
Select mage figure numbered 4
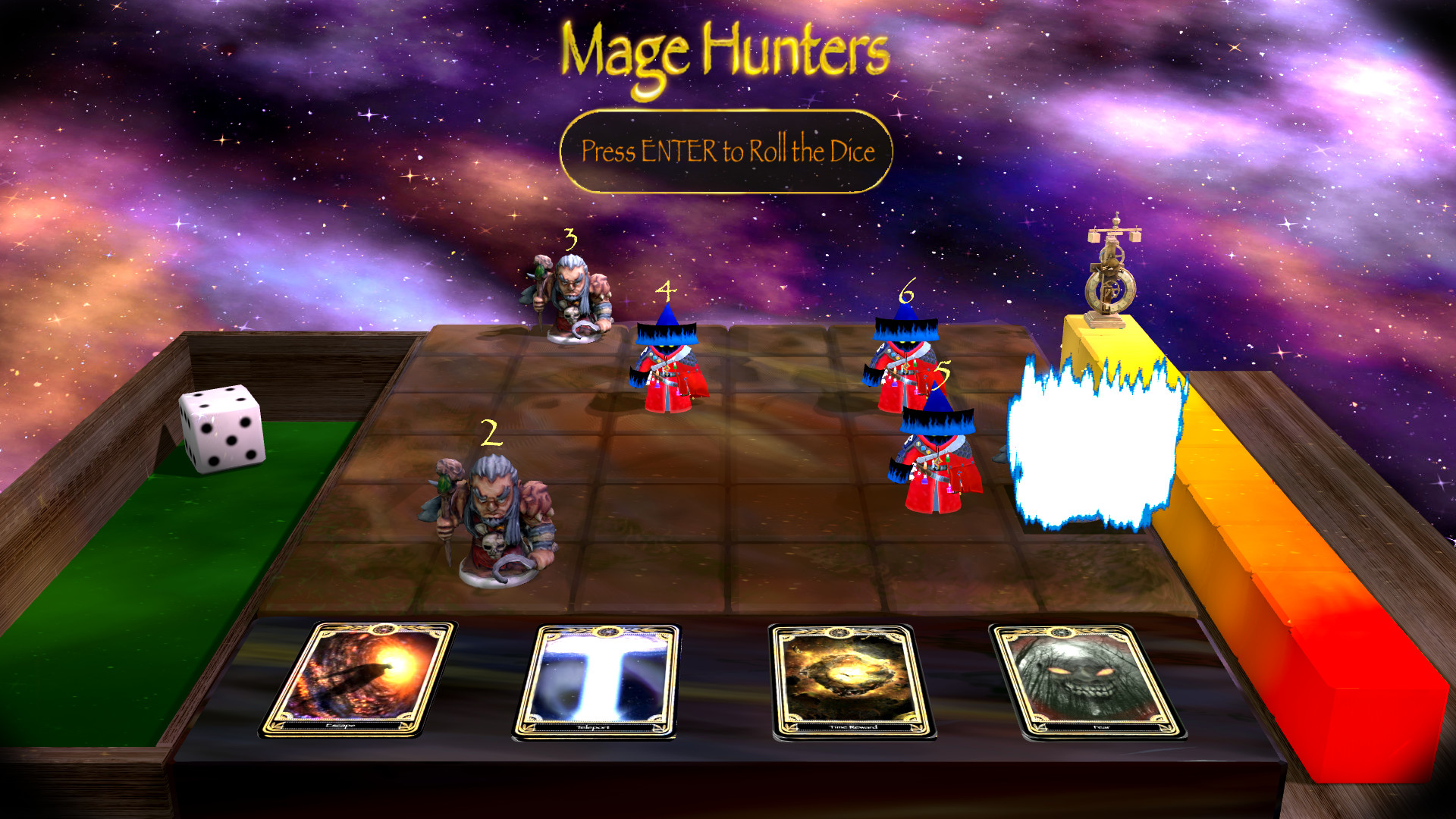[x=667, y=372]
